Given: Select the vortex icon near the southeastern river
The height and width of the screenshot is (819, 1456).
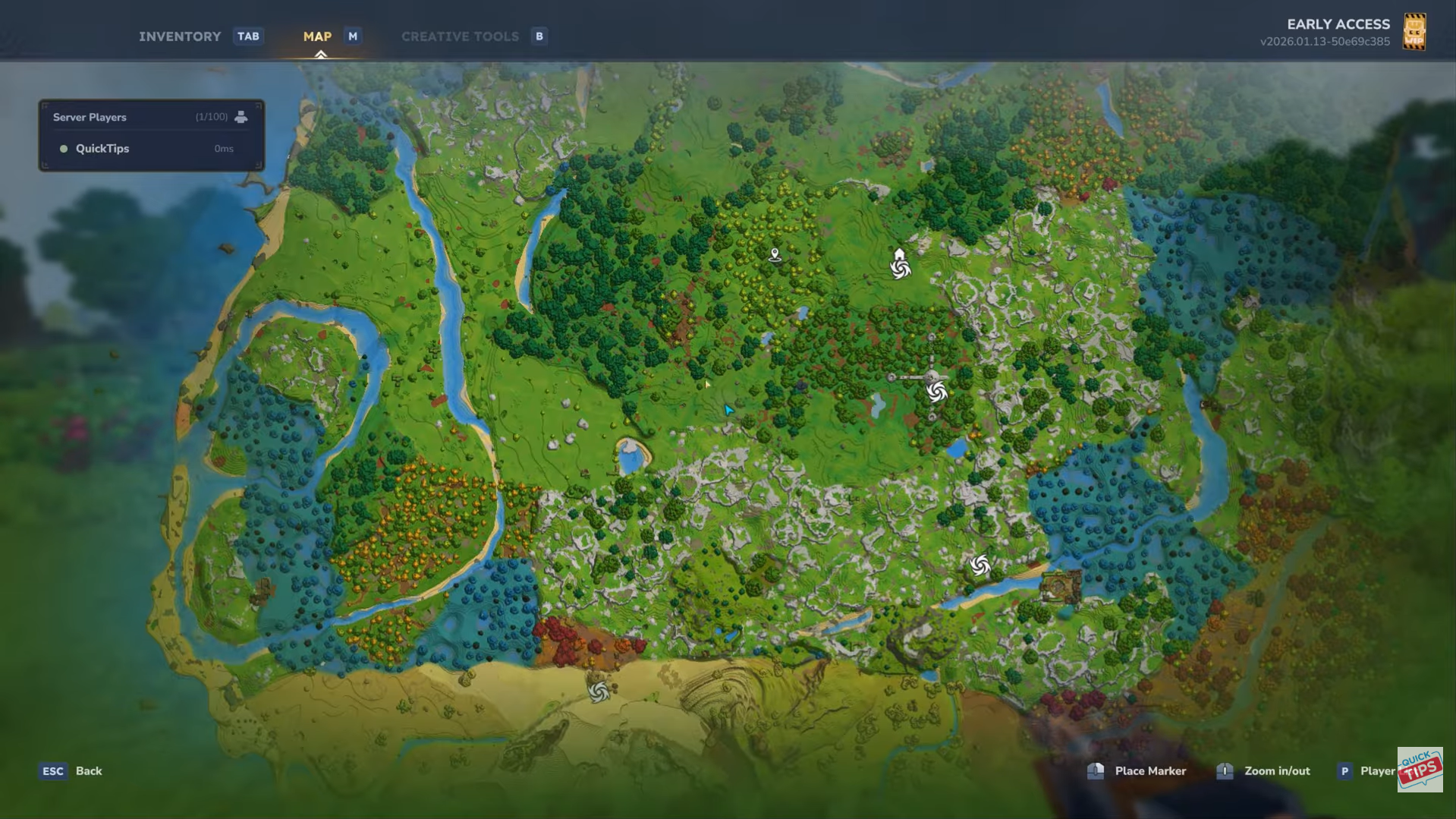Looking at the screenshot, I should (981, 565).
